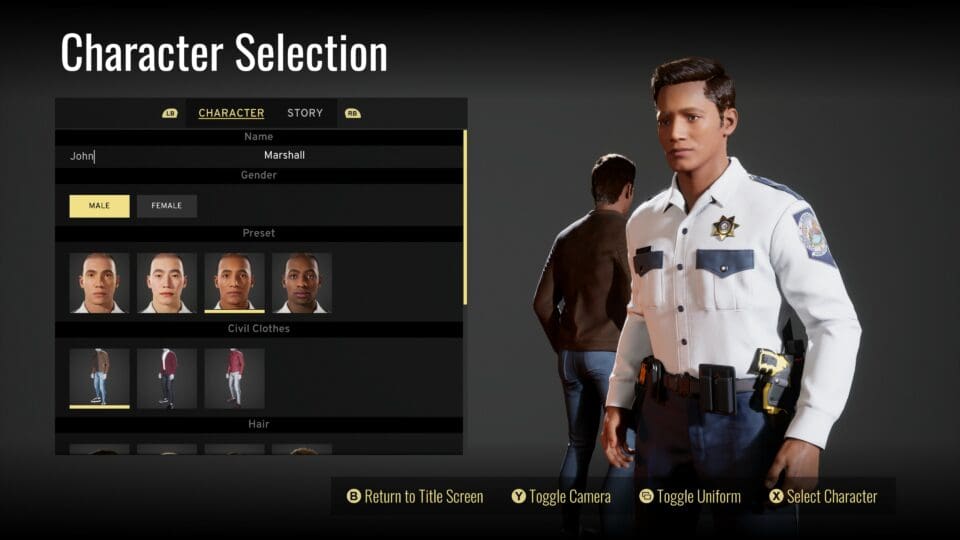This screenshot has height=540, width=960.
Task: Switch to the Story tab
Action: tap(305, 113)
